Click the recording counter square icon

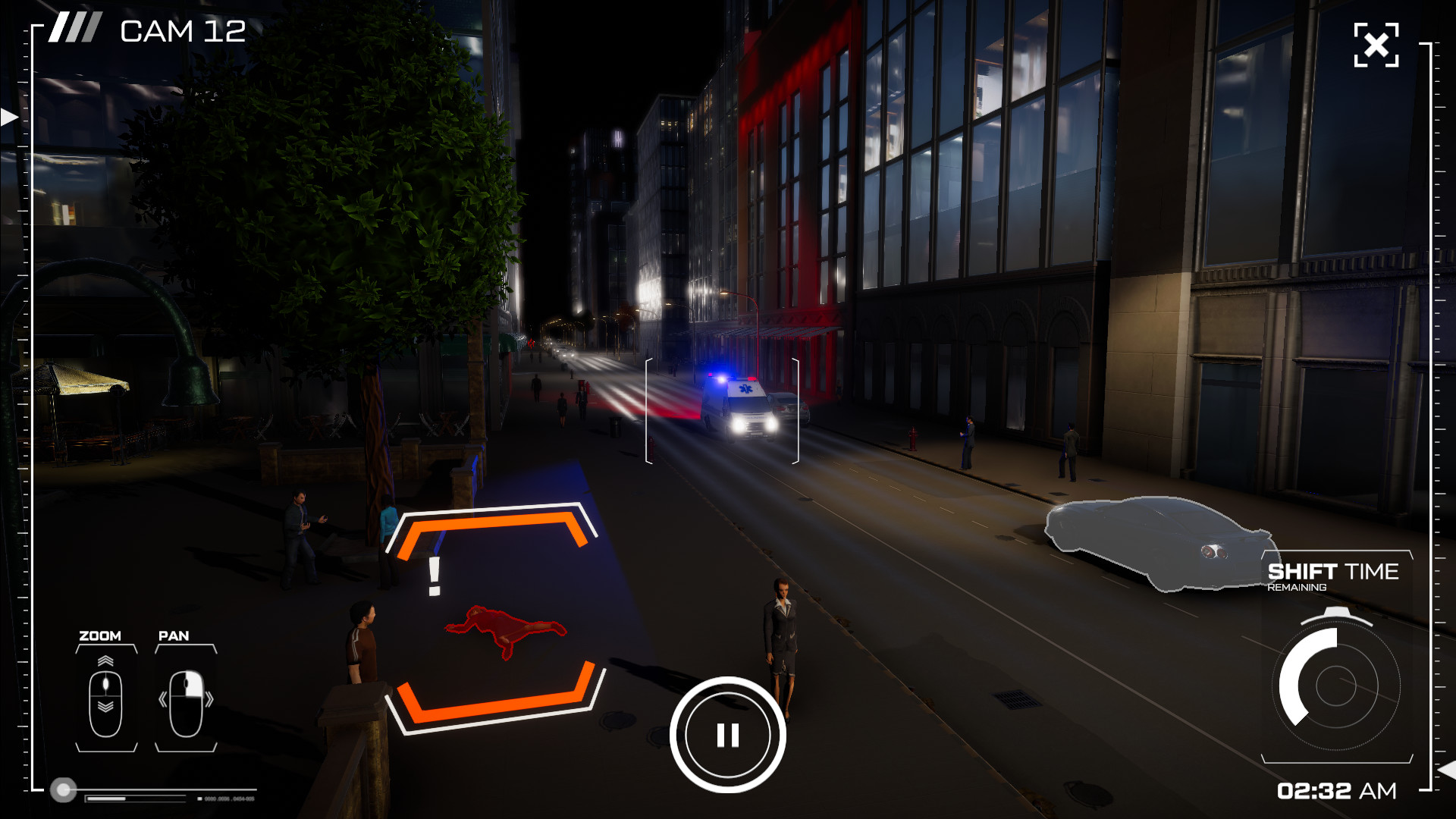[199, 799]
